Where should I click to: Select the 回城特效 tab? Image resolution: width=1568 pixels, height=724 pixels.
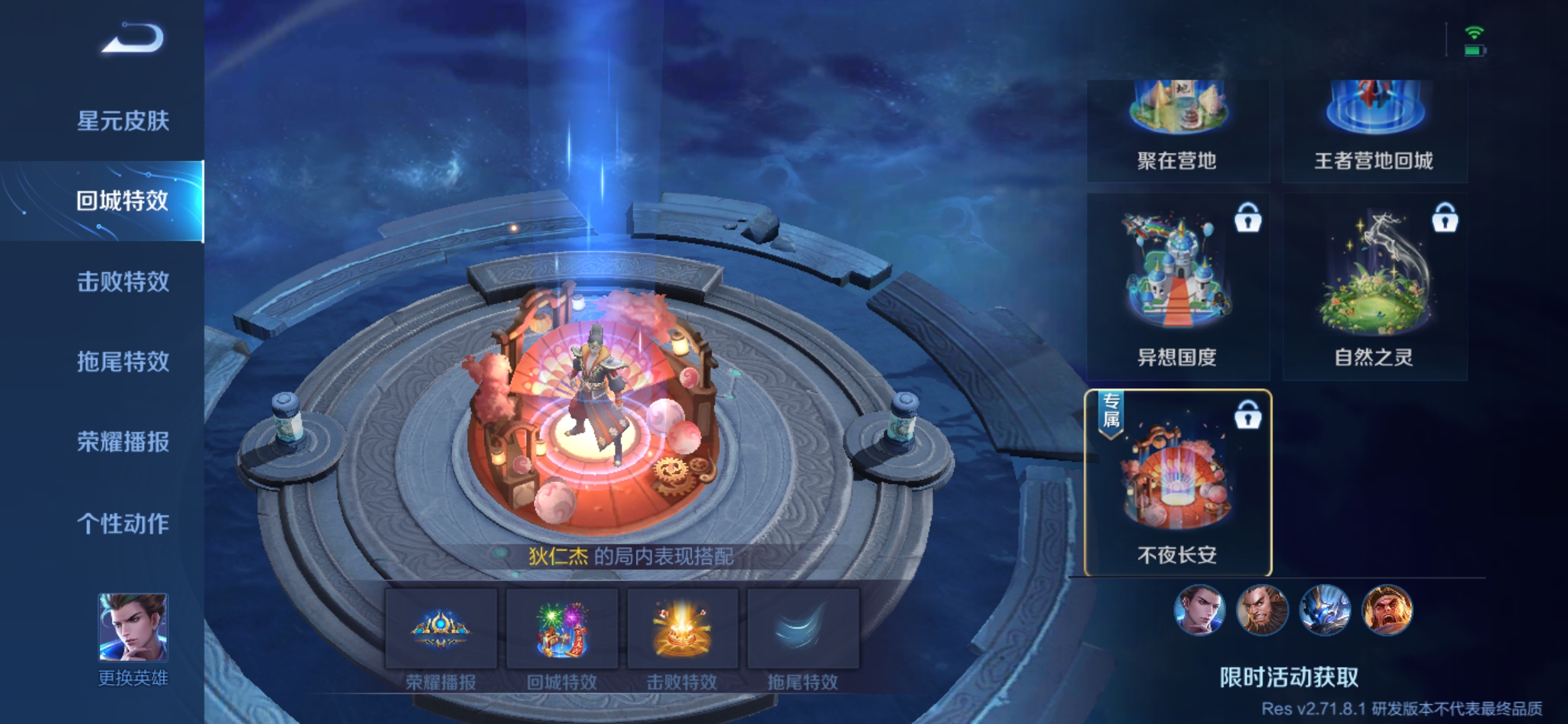[x=122, y=201]
